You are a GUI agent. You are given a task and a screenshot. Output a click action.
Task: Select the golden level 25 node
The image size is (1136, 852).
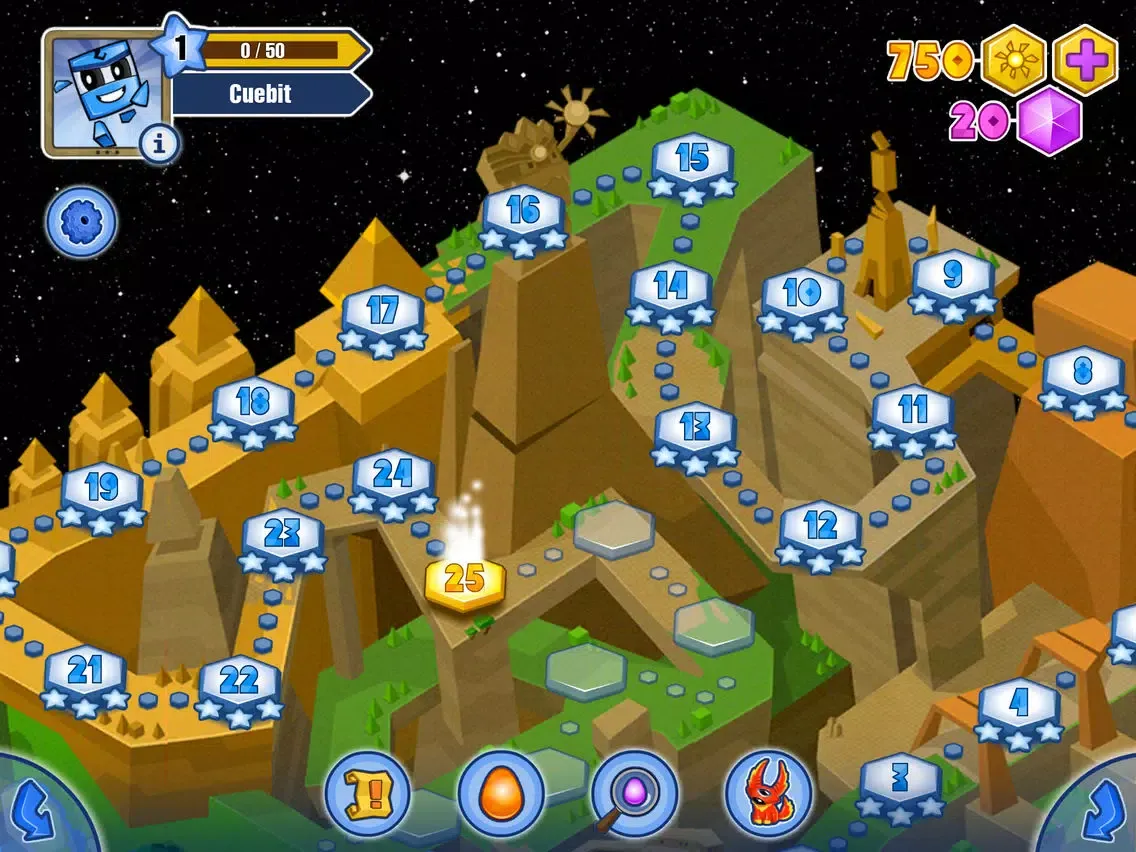tap(465, 581)
